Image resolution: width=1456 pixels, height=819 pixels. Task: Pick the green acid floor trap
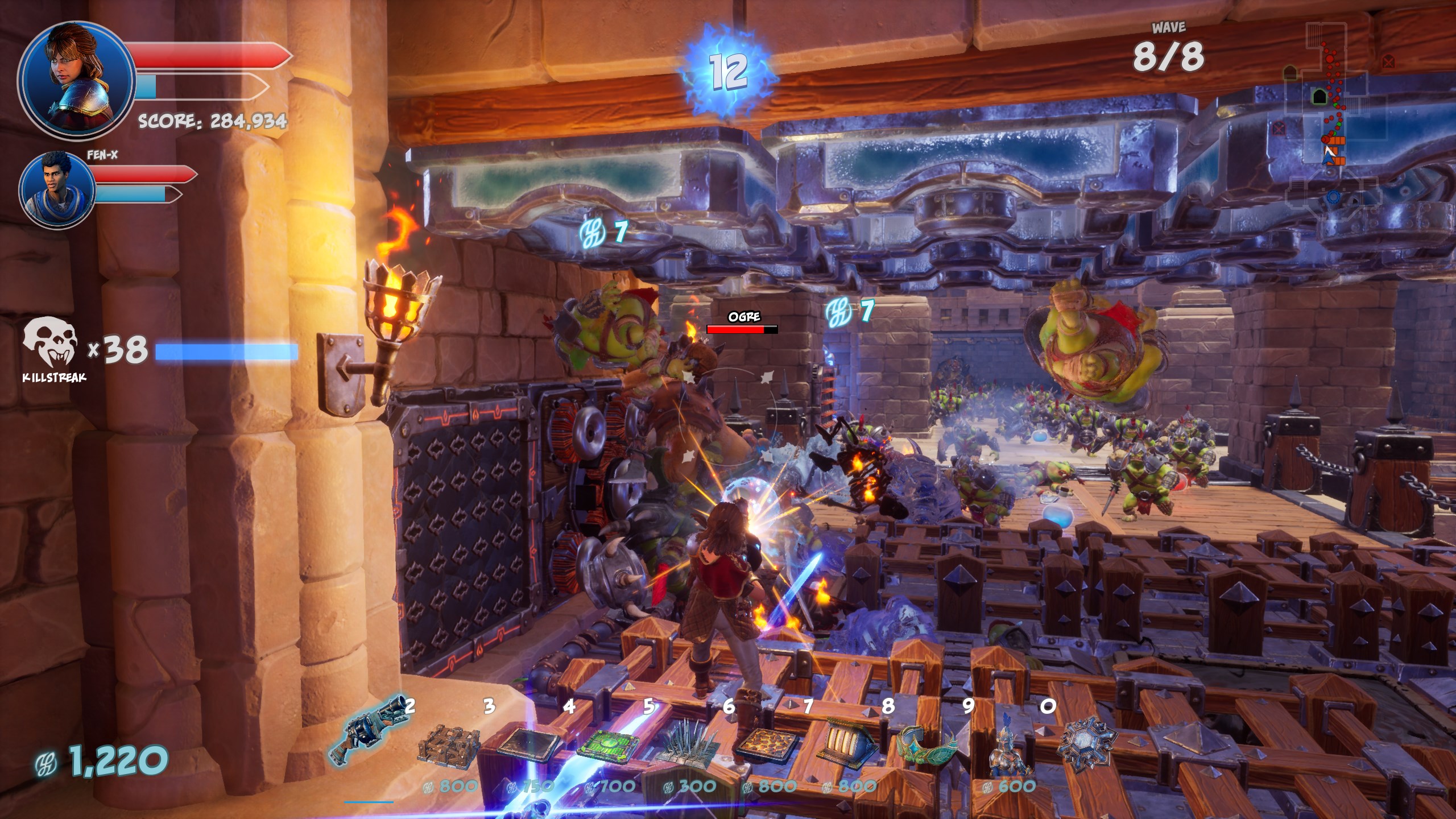point(607,743)
